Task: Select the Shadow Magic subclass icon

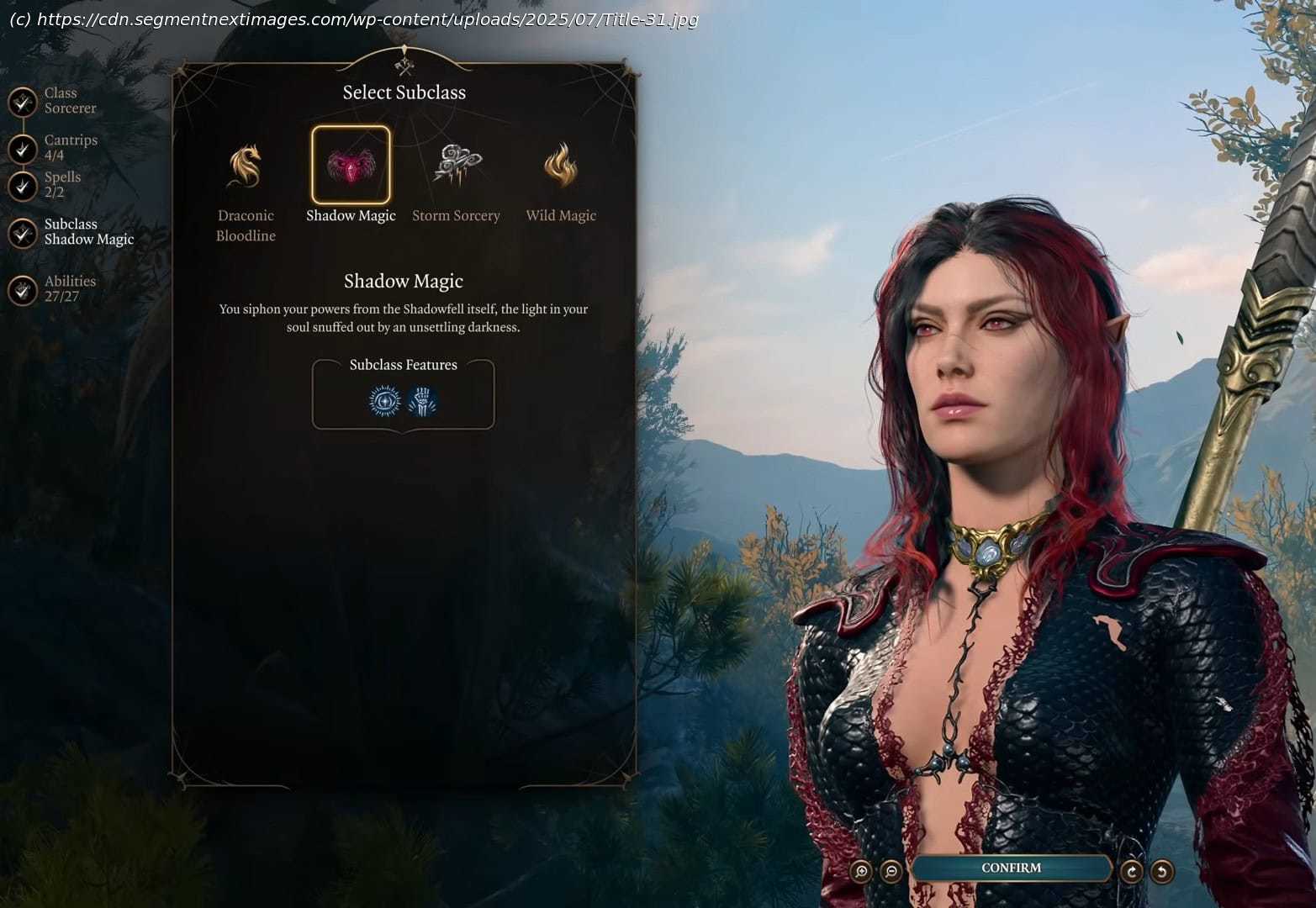Action: coord(351,166)
